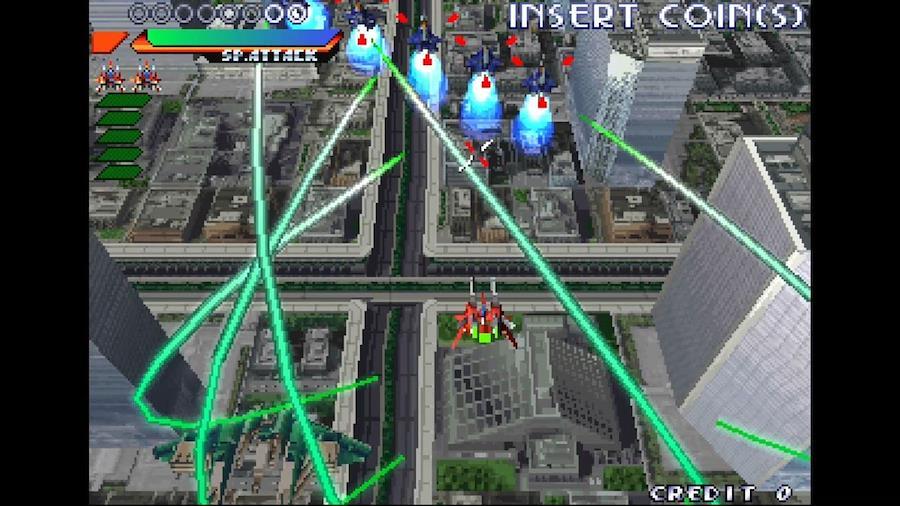This screenshot has width=900, height=506.
Task: Click the INSERT COIN(S) prompt
Action: click(657, 16)
